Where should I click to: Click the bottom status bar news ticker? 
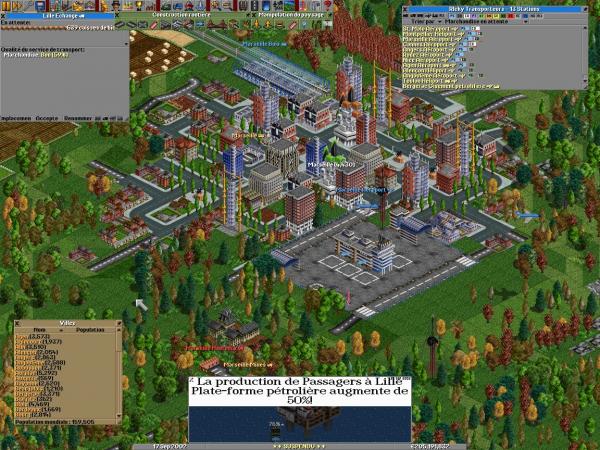tap(300, 445)
